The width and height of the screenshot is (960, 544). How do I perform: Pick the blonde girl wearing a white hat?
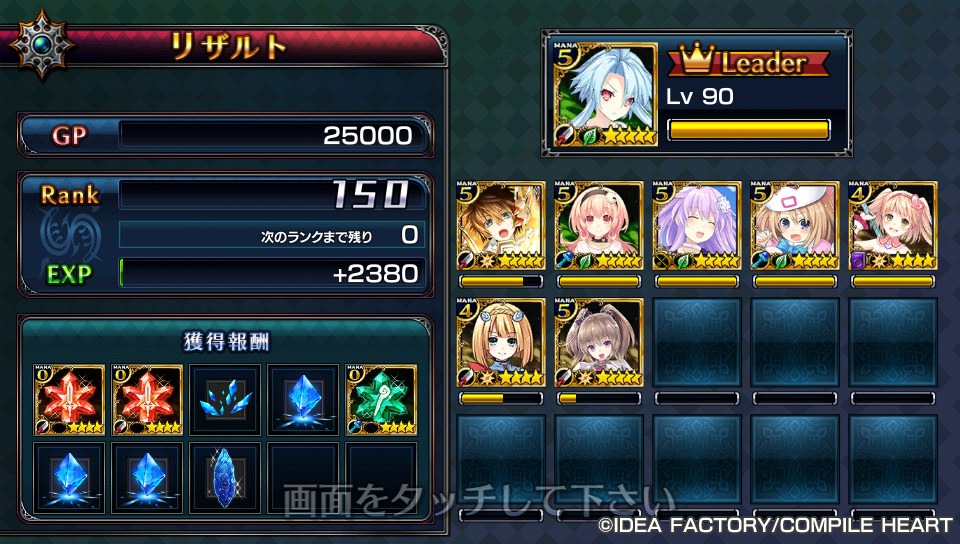[x=795, y=226]
